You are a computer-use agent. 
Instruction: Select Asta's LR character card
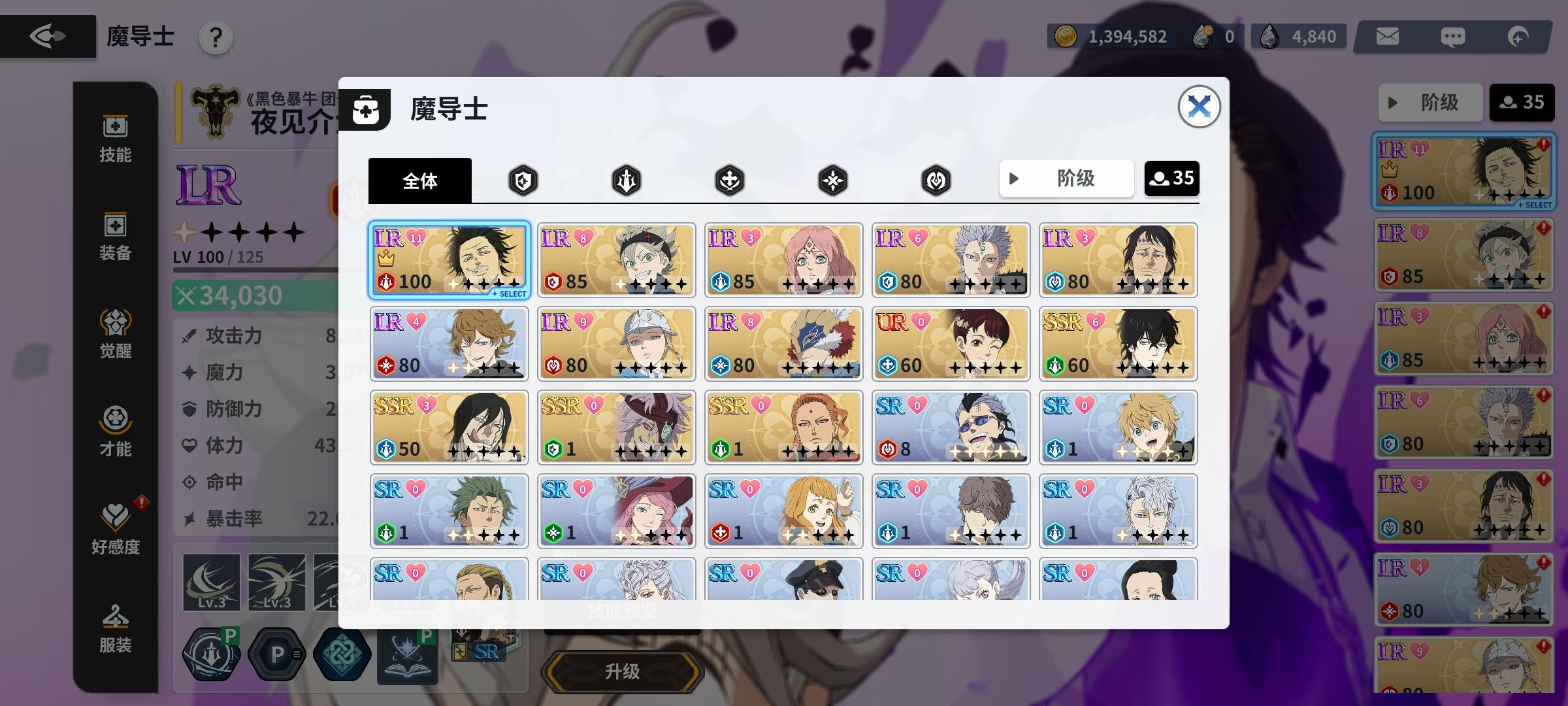(616, 259)
